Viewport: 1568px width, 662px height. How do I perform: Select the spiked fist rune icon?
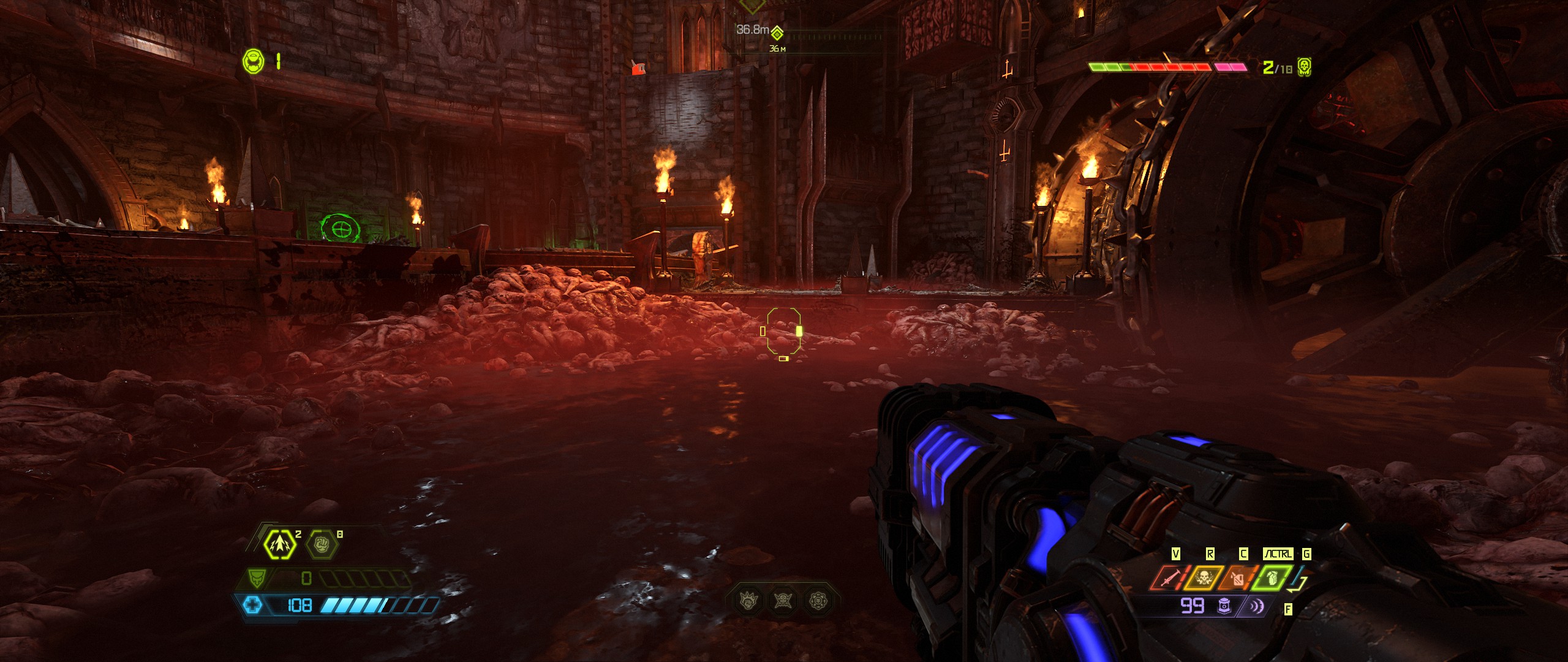click(x=749, y=600)
